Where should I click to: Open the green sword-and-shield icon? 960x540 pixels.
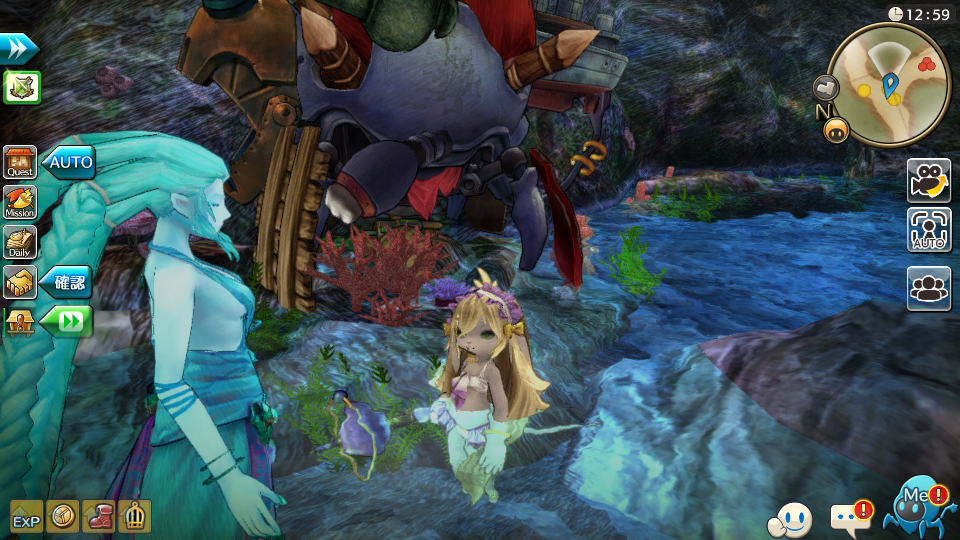(21, 87)
